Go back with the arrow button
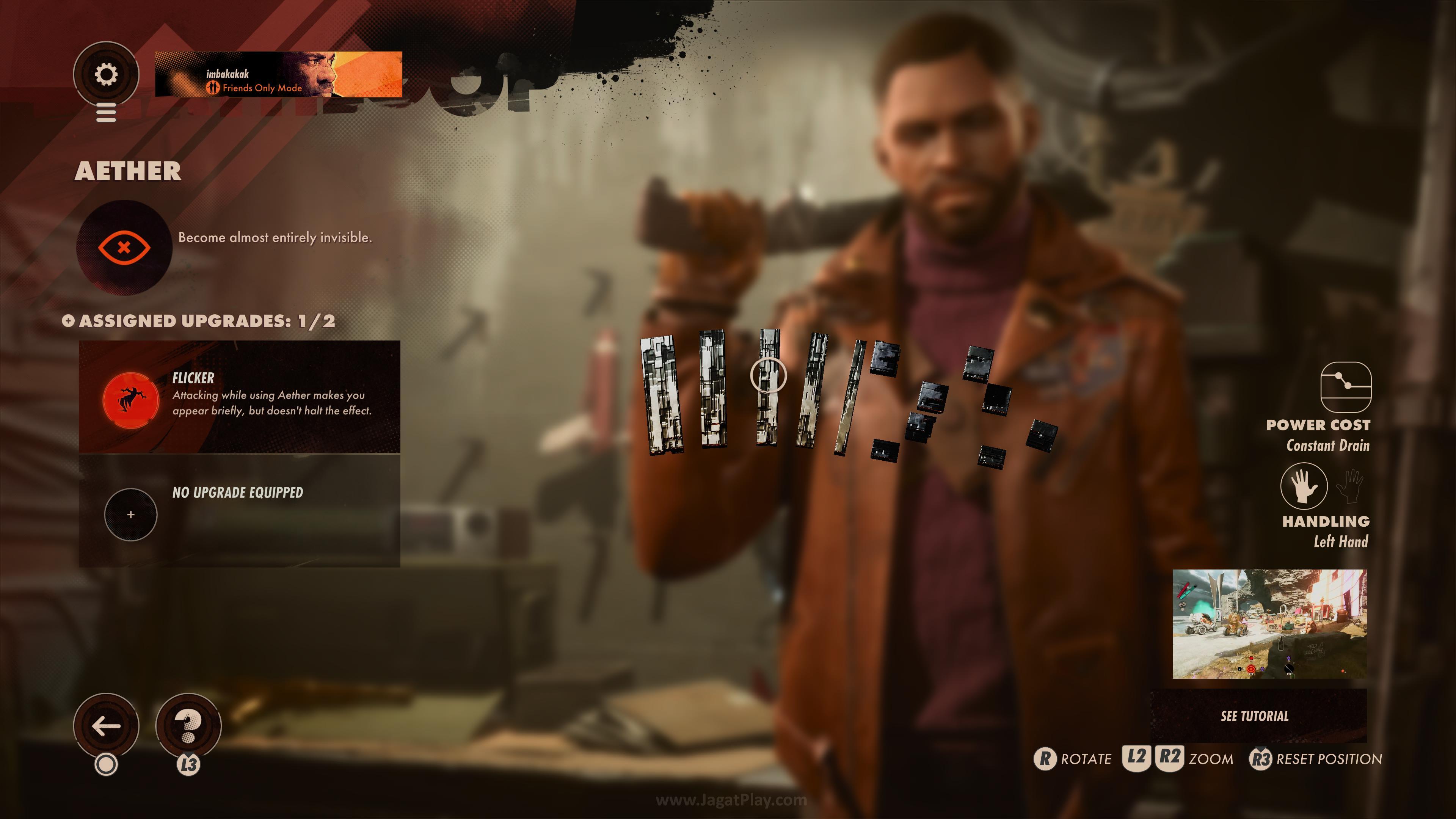 pyautogui.click(x=106, y=726)
